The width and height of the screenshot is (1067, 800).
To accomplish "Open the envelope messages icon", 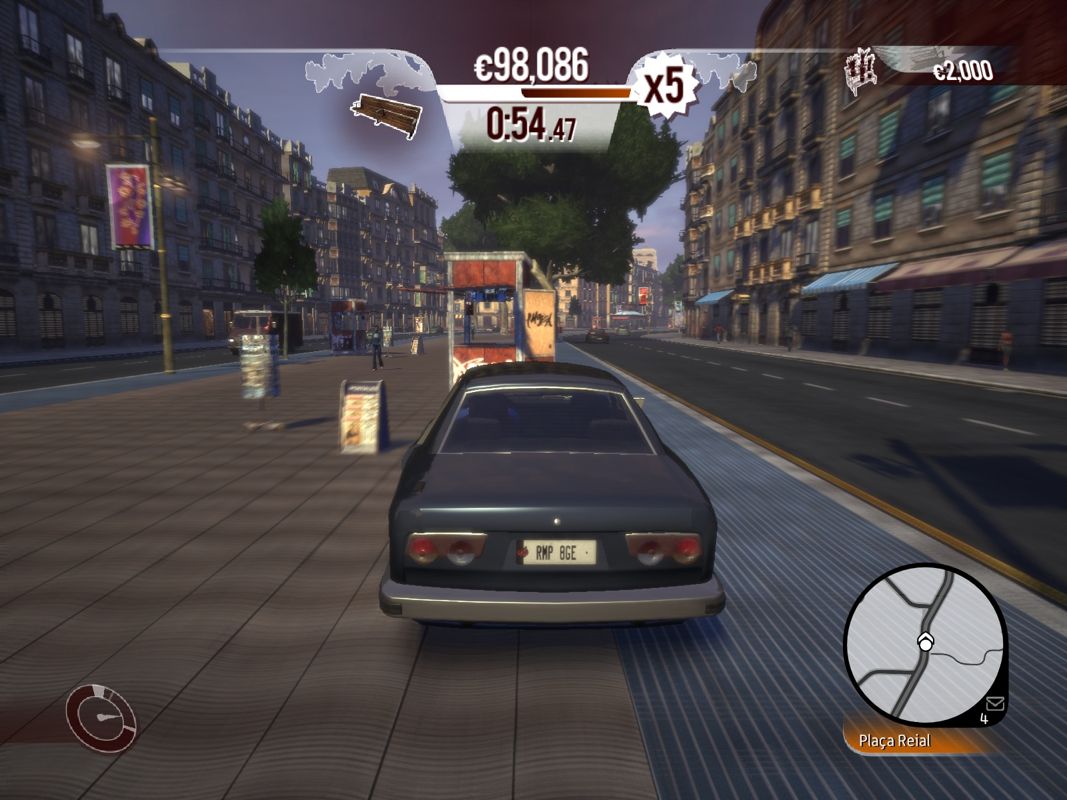I will pyautogui.click(x=993, y=702).
